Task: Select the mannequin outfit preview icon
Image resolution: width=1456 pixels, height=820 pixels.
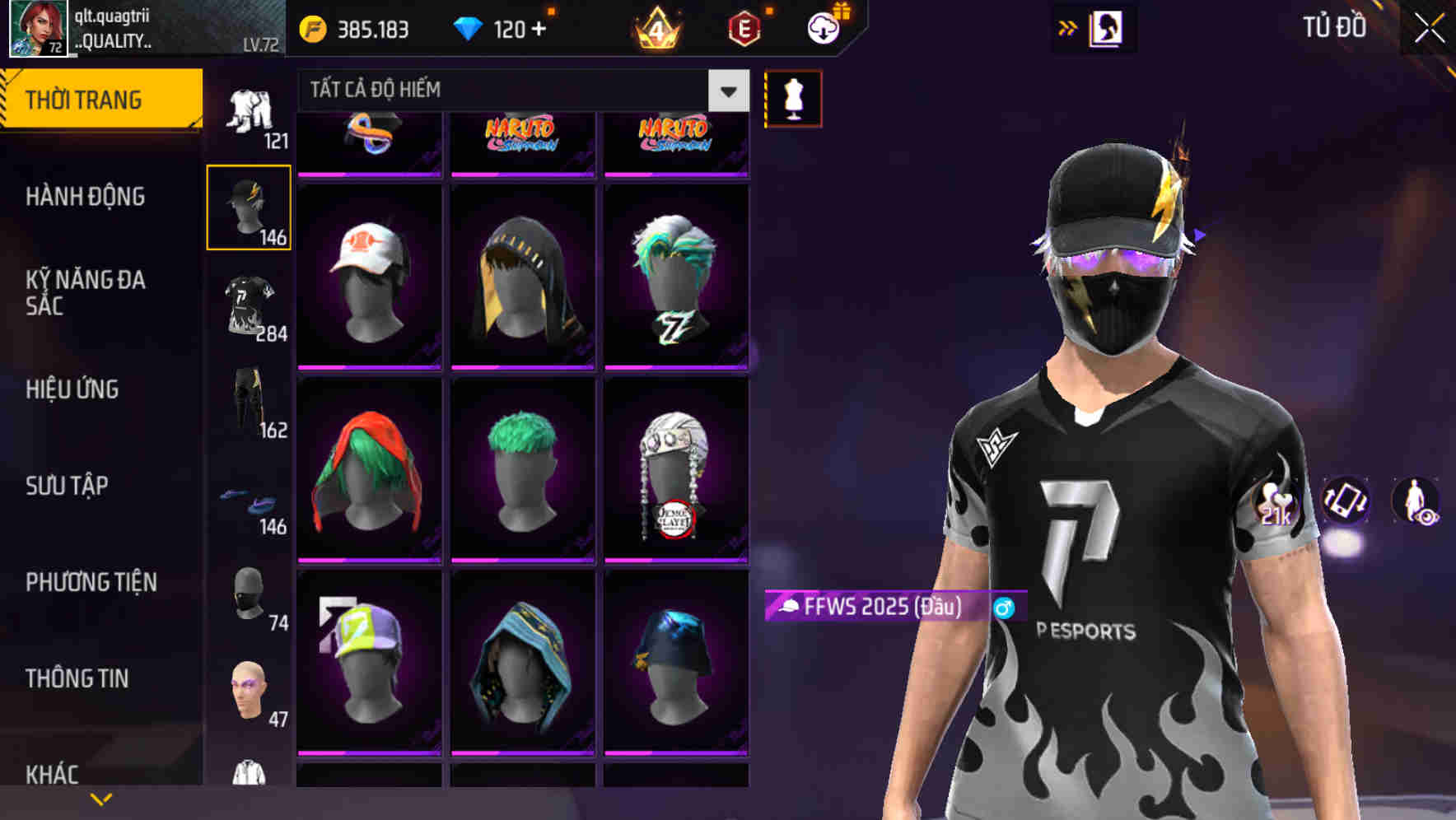Action: pos(793,97)
